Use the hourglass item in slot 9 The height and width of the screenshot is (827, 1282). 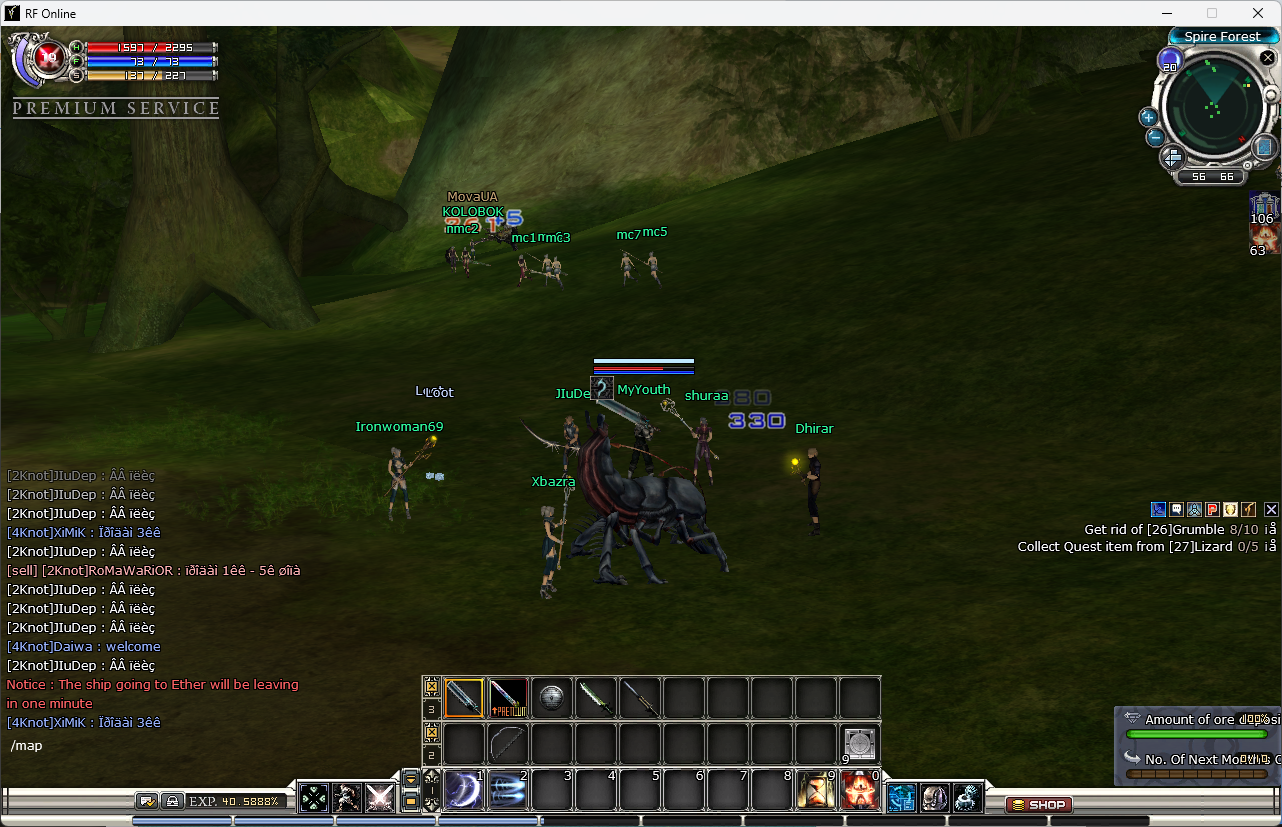point(815,791)
